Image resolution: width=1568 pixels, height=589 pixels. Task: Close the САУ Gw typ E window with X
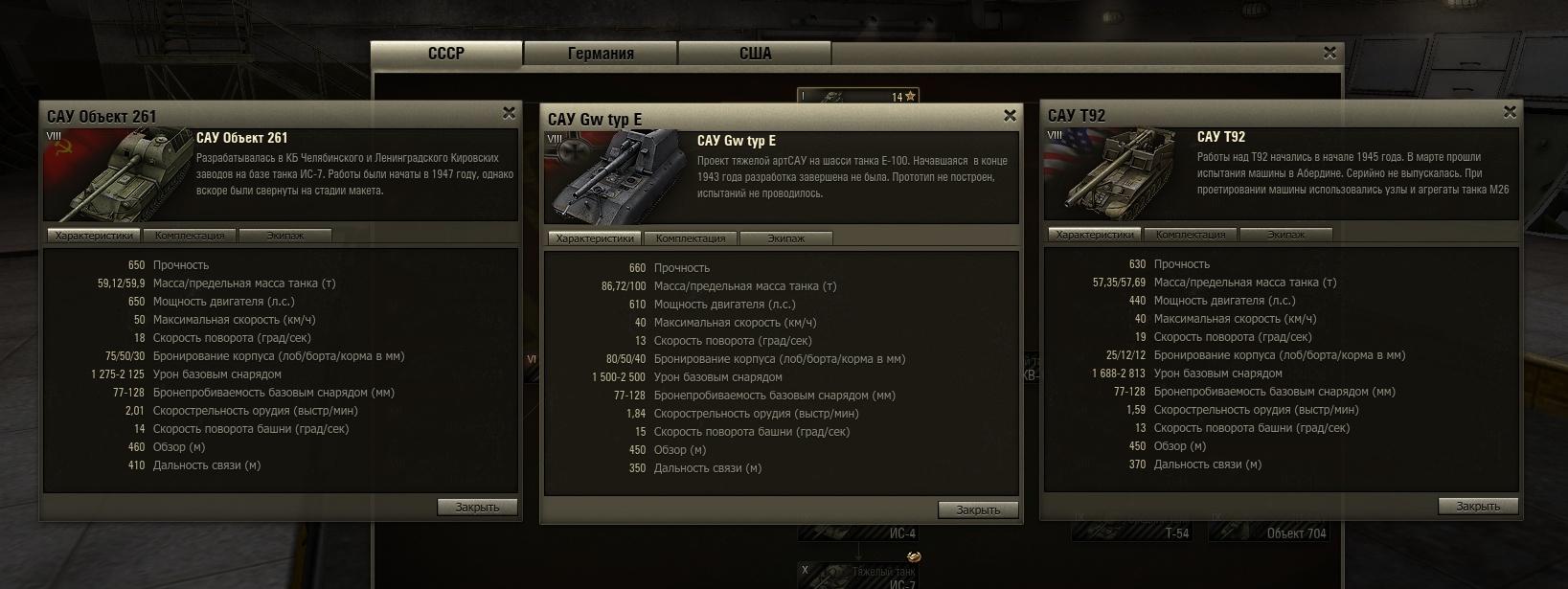(x=1010, y=116)
